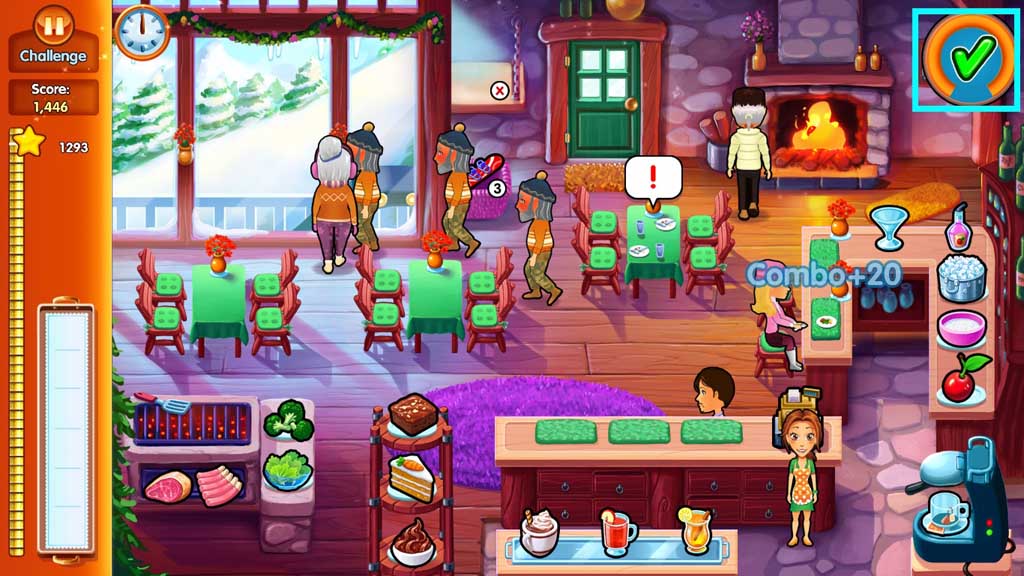Screen dimensions: 1024x576
Task: Pick the red cherry
Action: [963, 379]
